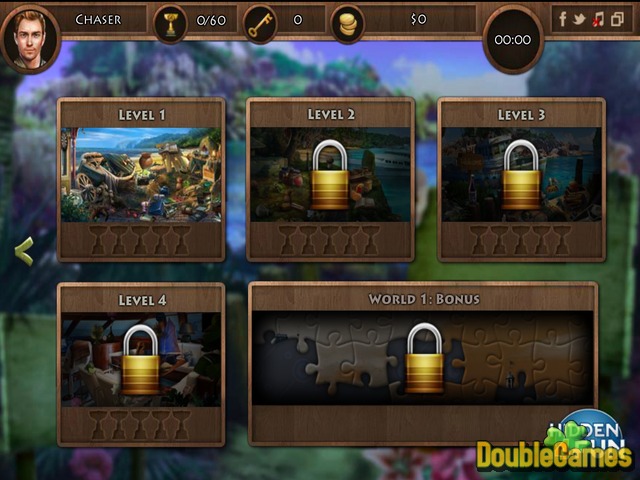Viewport: 640px width, 480px height.
Task: Click the golden key icon
Action: [x=260, y=20]
